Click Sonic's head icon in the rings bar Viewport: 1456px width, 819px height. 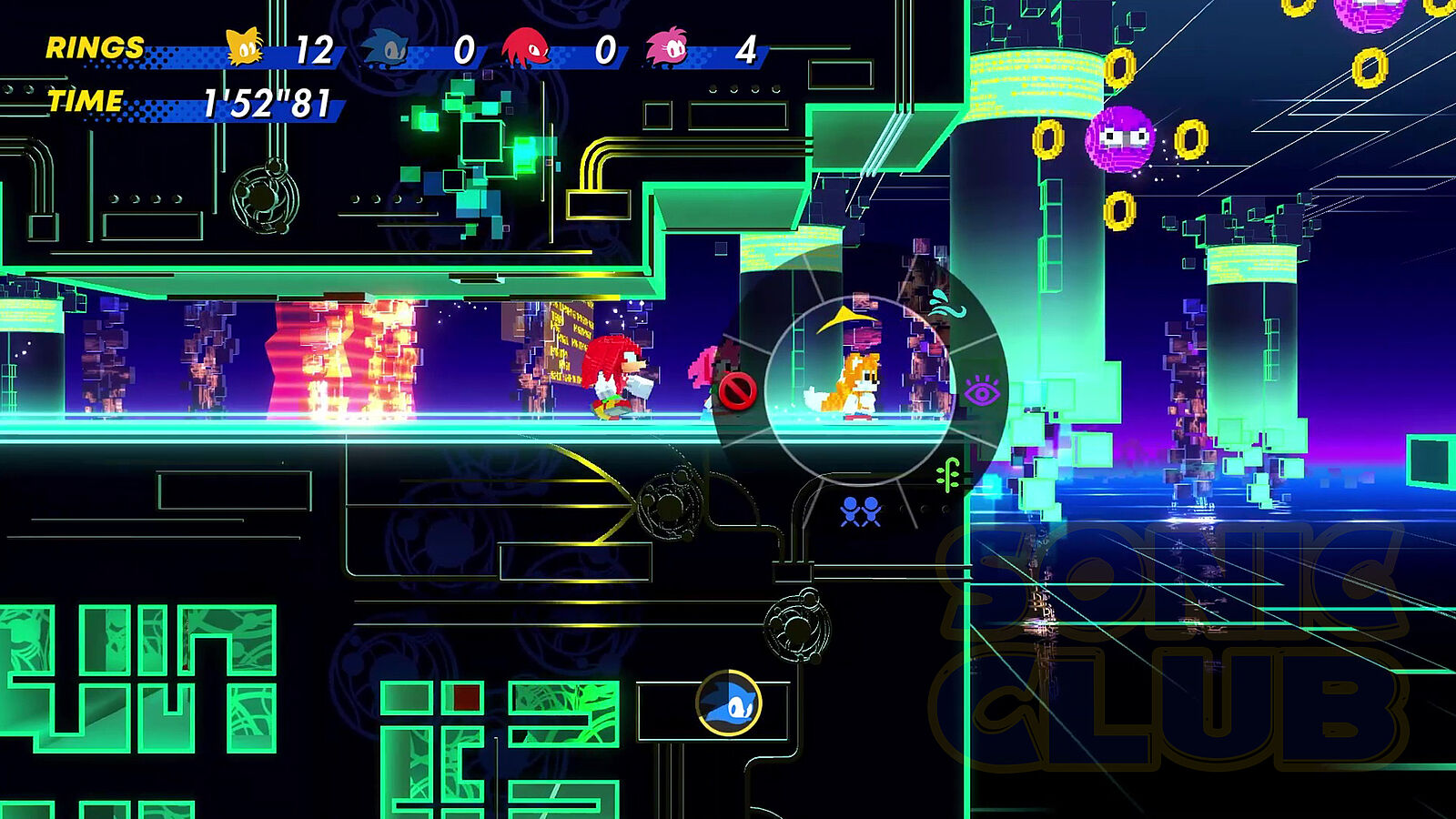pos(386,49)
